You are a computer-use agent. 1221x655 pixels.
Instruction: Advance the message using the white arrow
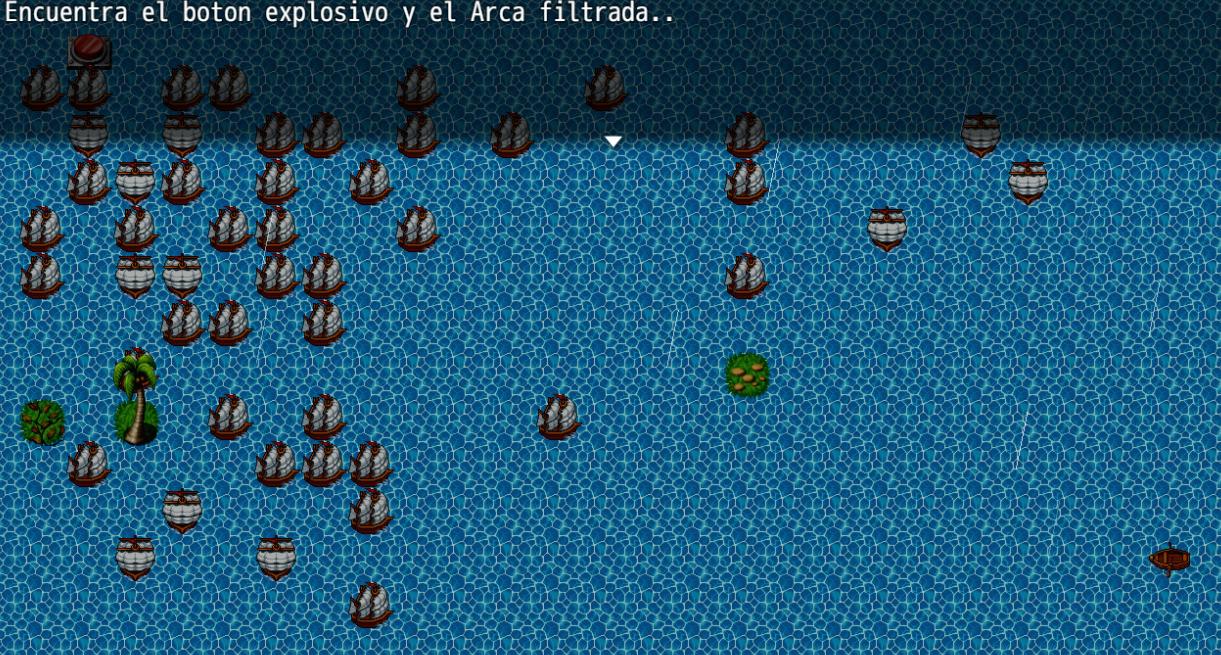[x=613, y=142]
